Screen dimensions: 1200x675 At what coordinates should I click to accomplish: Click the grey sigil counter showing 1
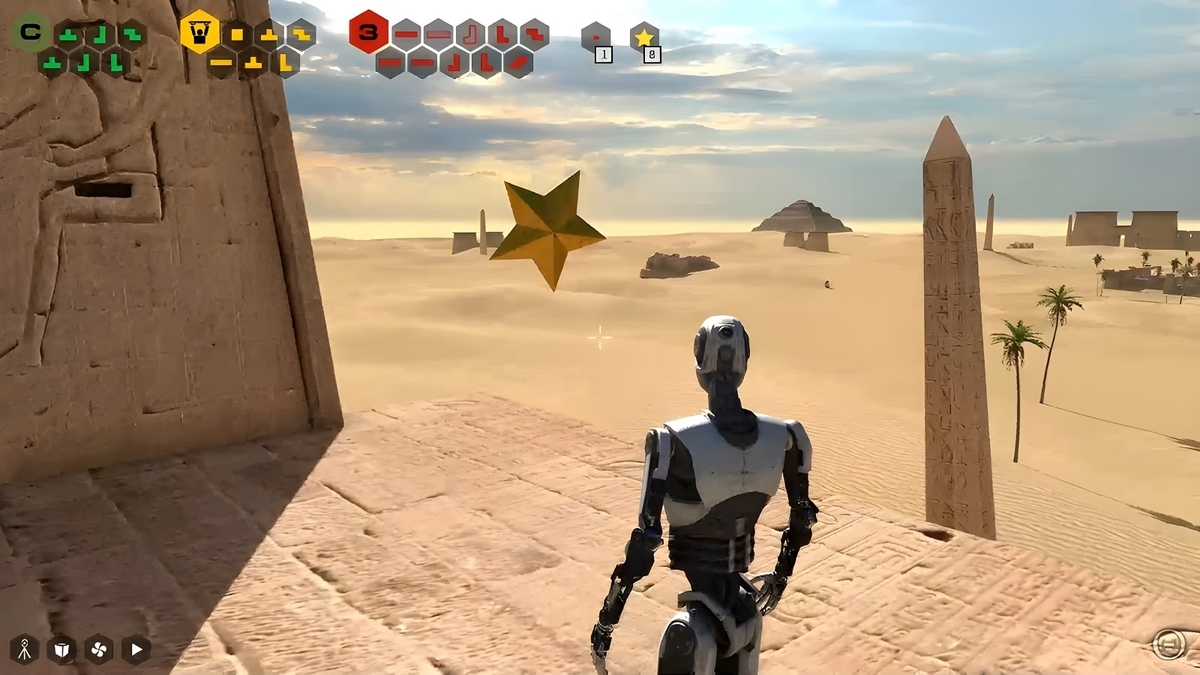596,39
